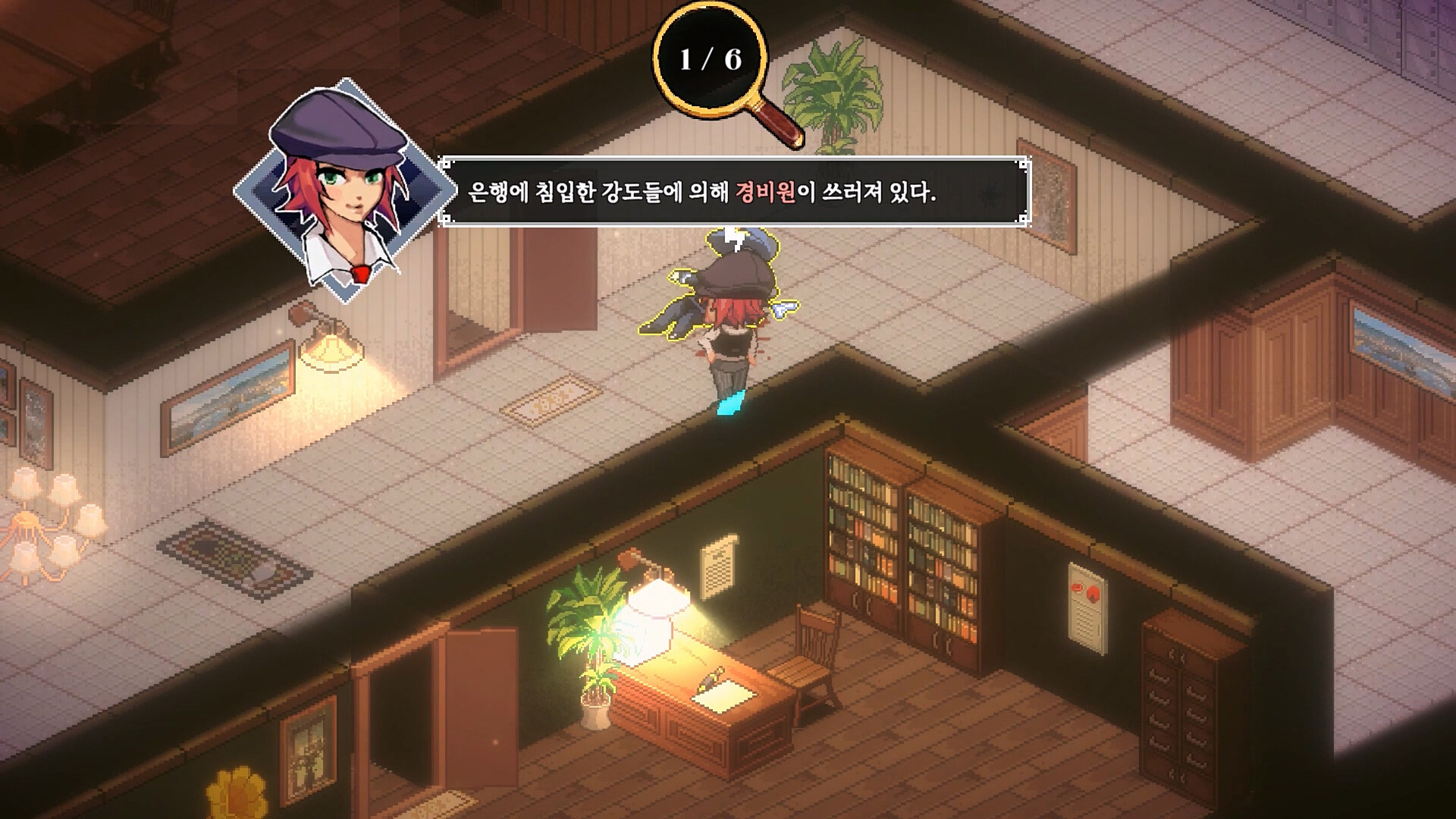Examine the red alarm button panel on the wall

tap(1088, 607)
